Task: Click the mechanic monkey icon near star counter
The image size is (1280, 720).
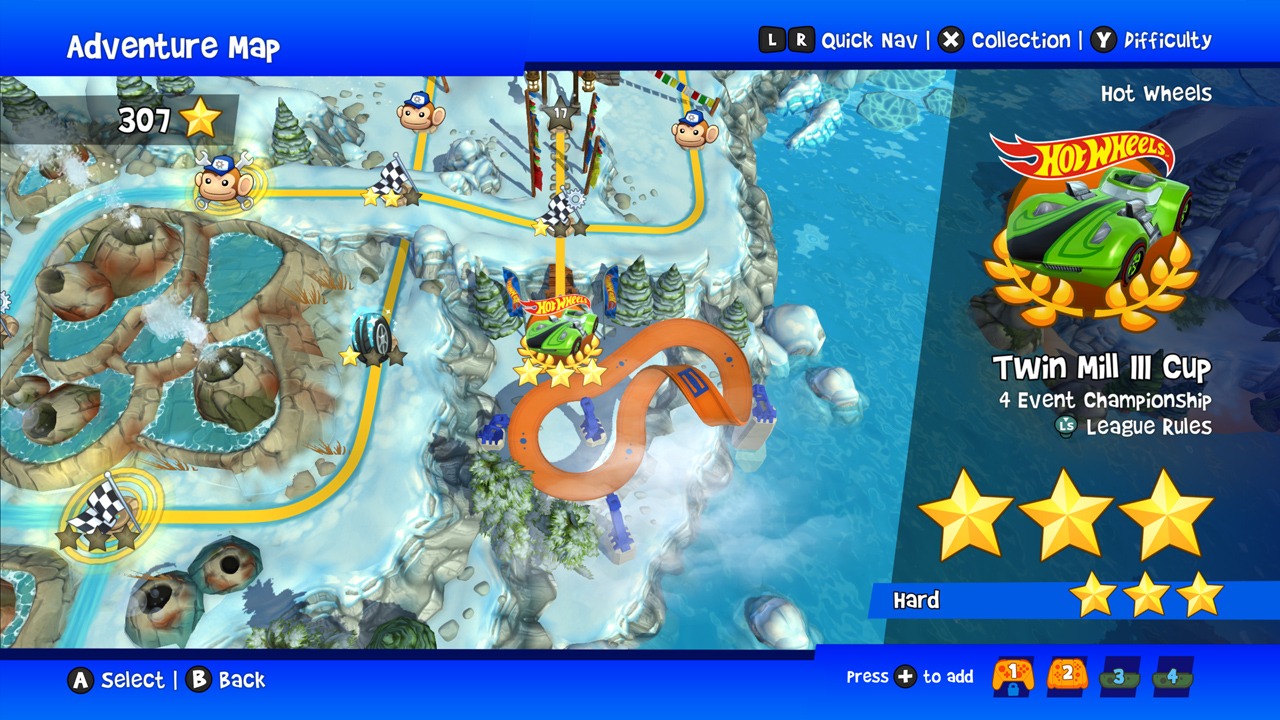Action: click(x=222, y=185)
